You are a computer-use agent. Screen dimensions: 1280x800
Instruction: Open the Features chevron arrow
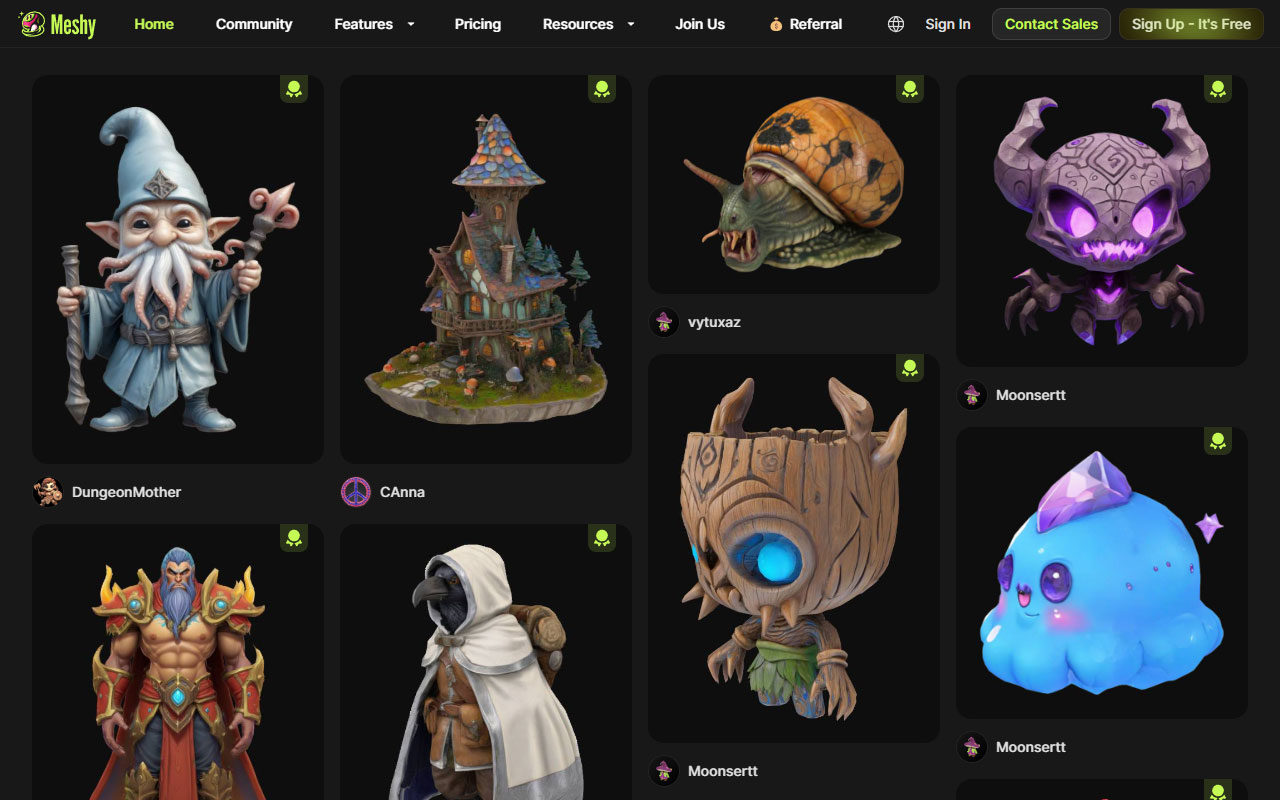409,24
